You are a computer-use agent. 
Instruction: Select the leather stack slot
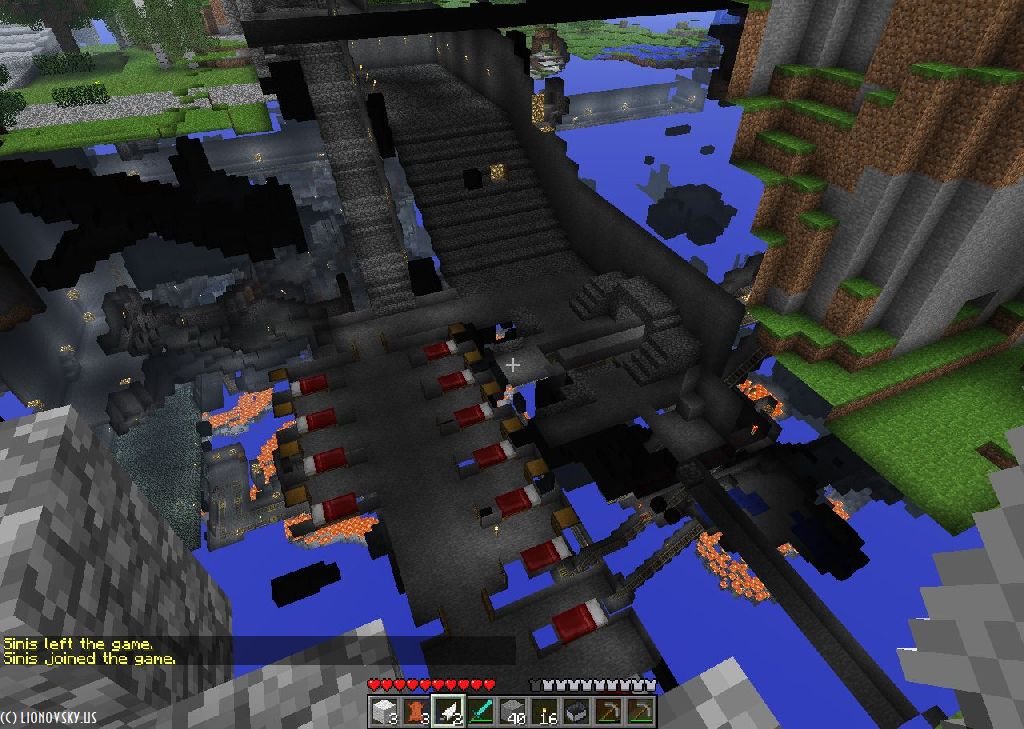click(x=416, y=712)
